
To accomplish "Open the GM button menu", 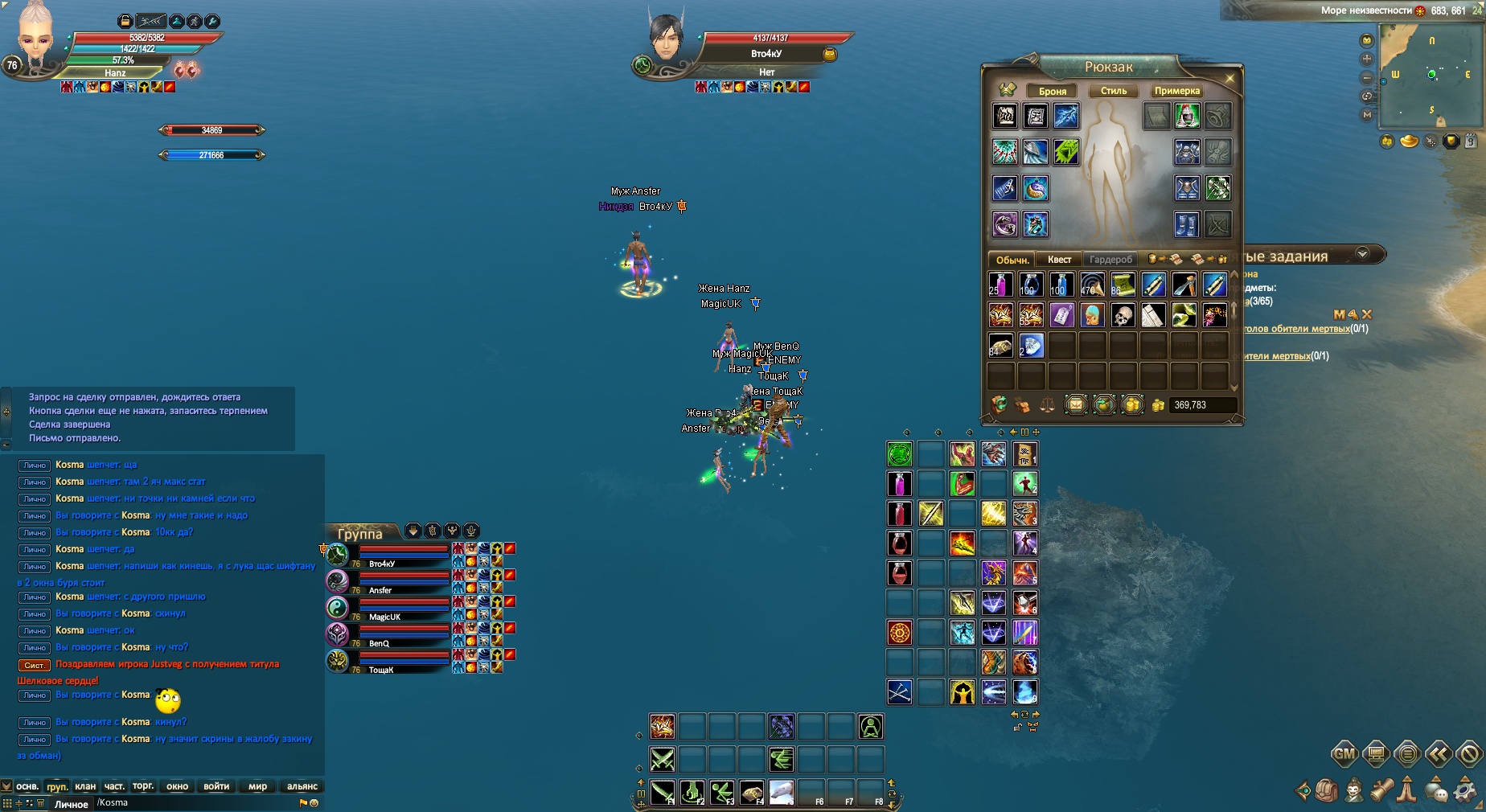I will click(x=1344, y=754).
